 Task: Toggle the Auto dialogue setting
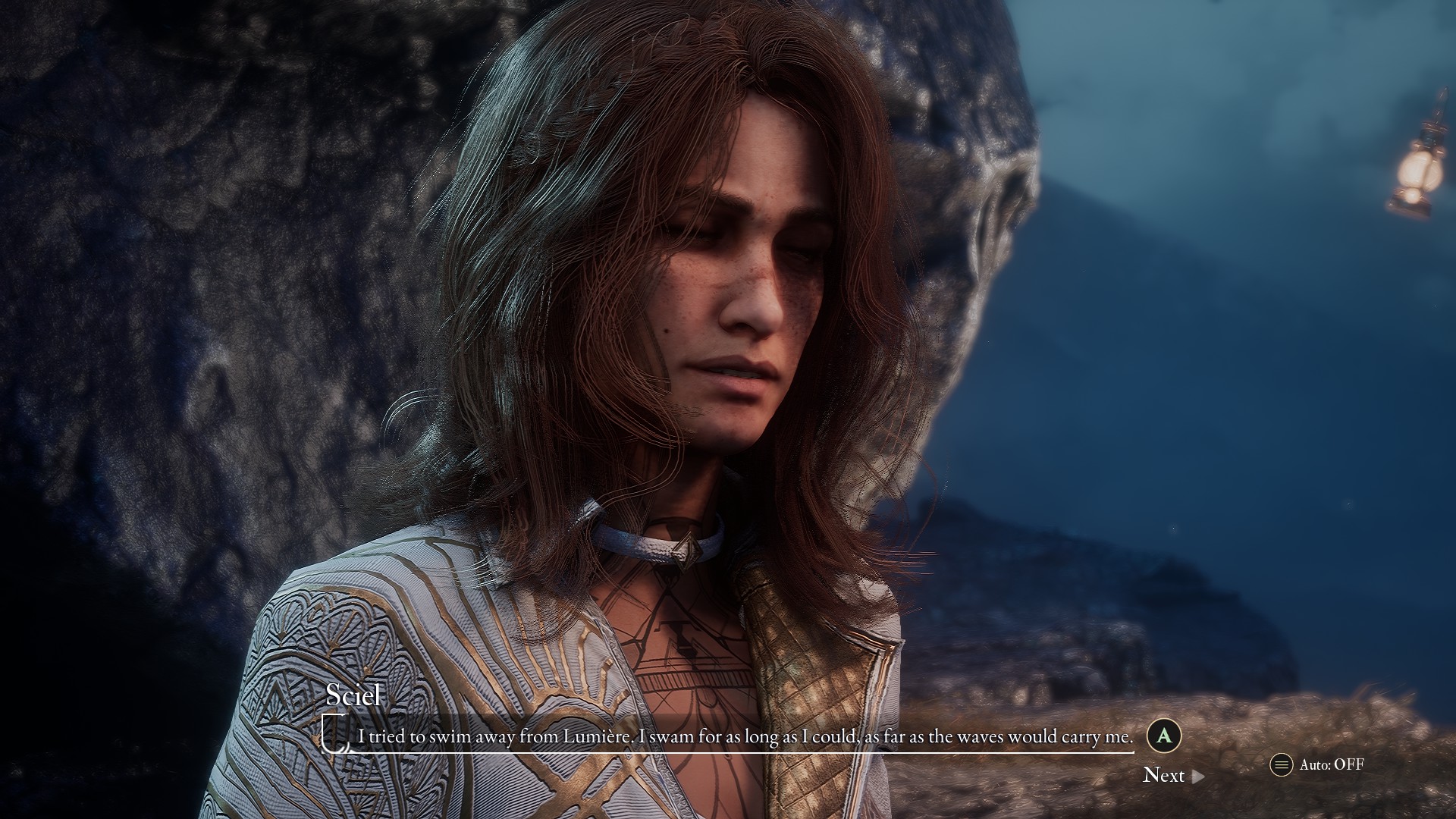click(1317, 764)
